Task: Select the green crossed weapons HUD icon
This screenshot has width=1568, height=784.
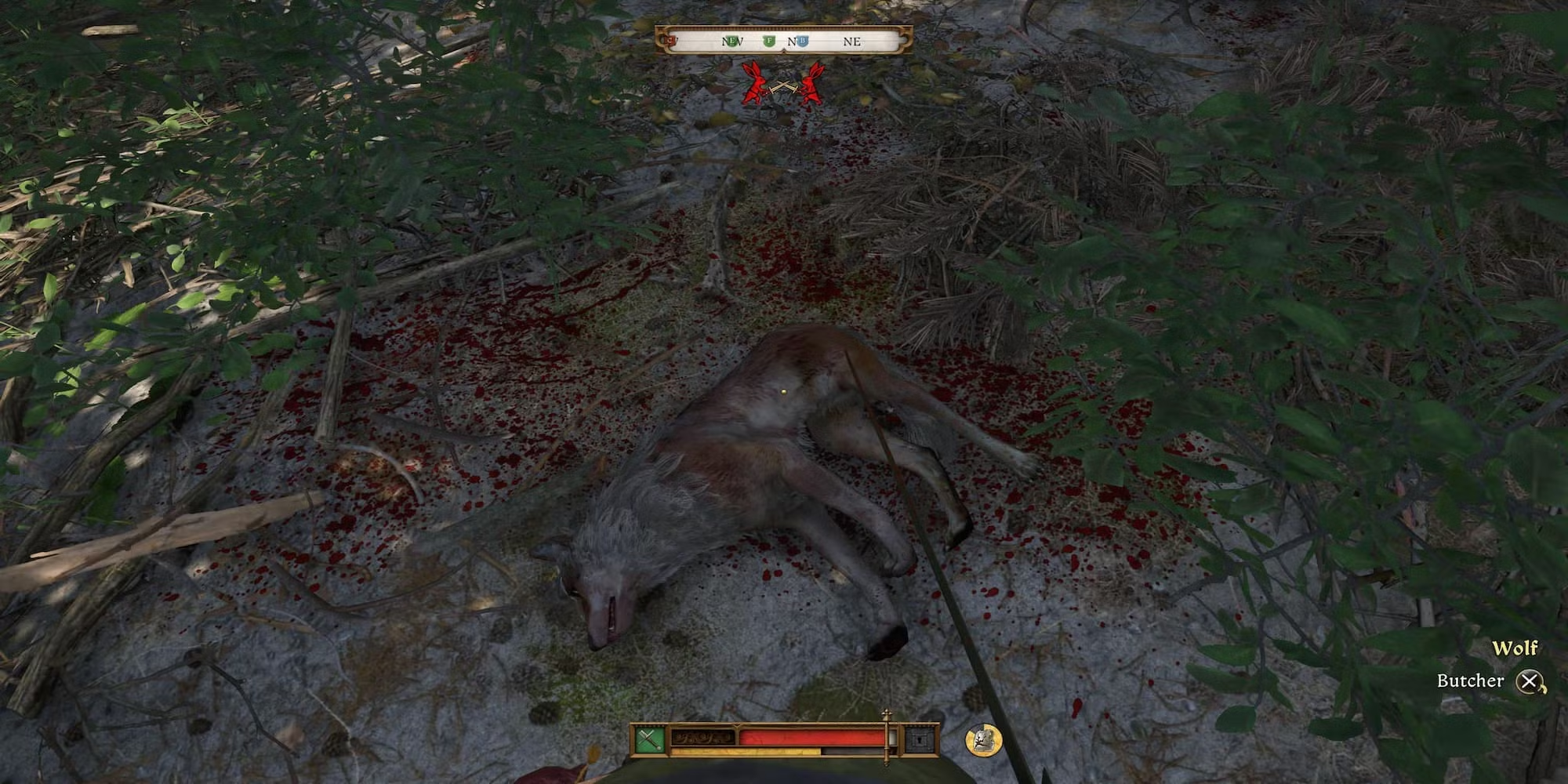Action: (x=649, y=739)
